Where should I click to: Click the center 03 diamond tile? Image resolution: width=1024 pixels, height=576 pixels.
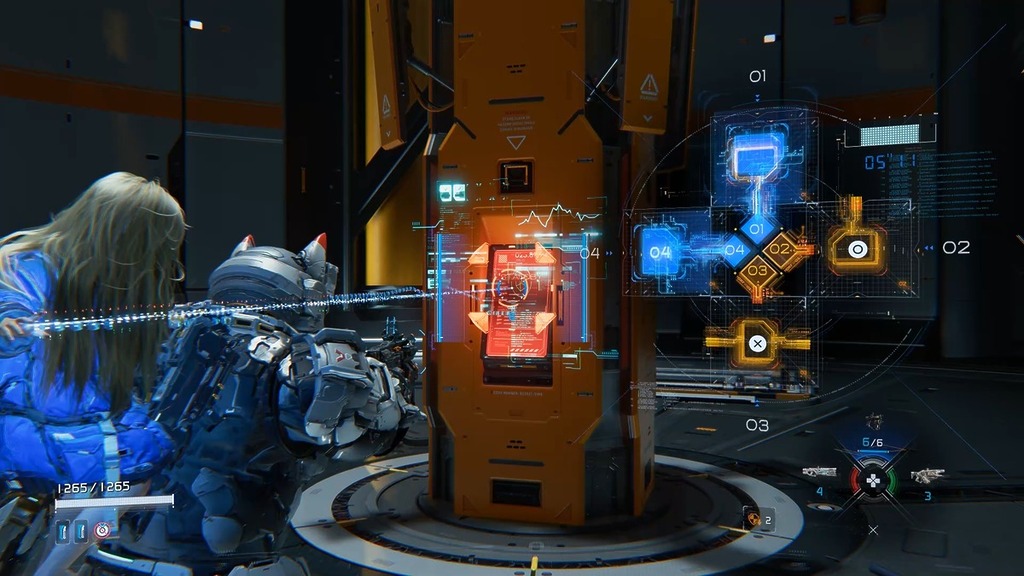757,270
